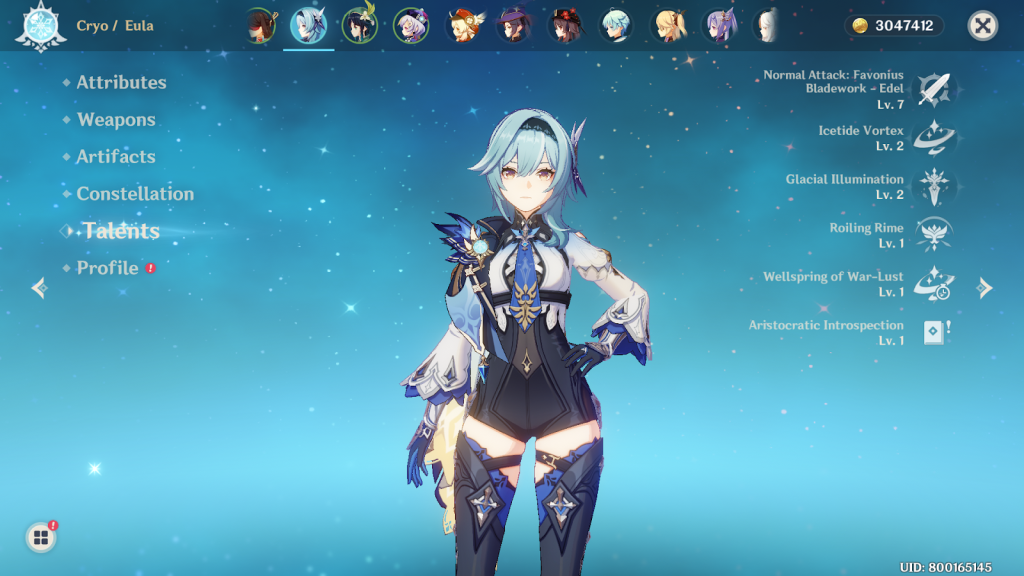The height and width of the screenshot is (576, 1024).
Task: Open the Roiling Rime passive talent
Action: point(936,235)
